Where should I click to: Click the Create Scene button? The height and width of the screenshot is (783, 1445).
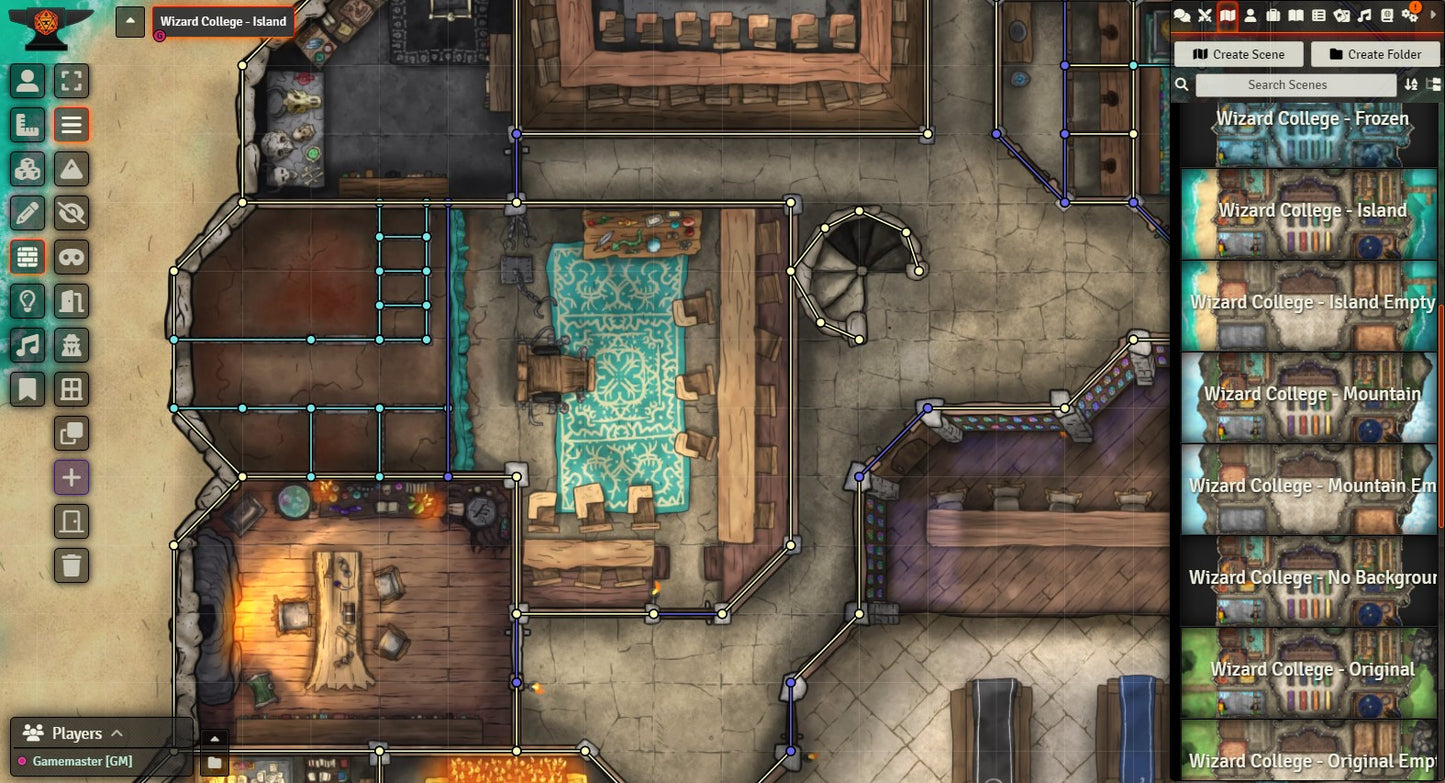click(x=1238, y=54)
